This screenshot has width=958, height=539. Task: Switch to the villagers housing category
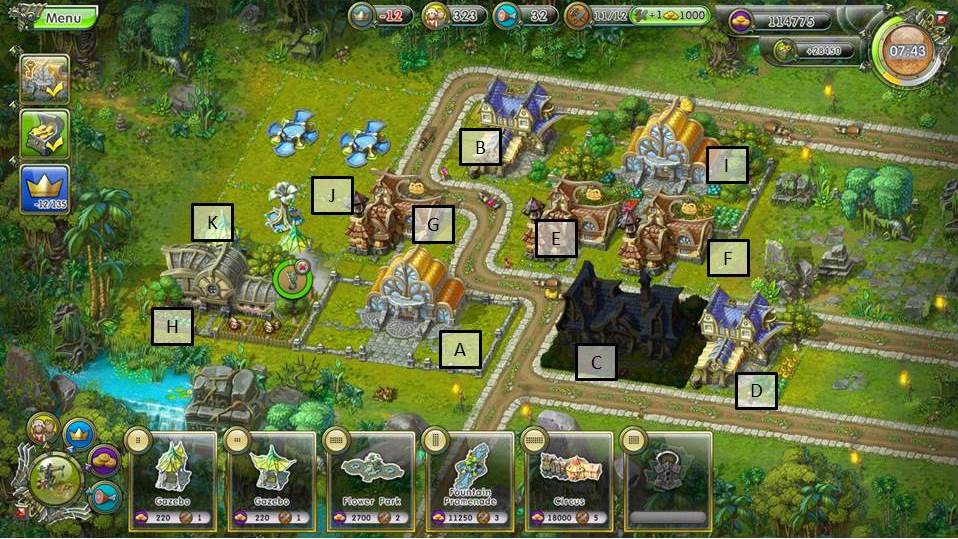43,429
